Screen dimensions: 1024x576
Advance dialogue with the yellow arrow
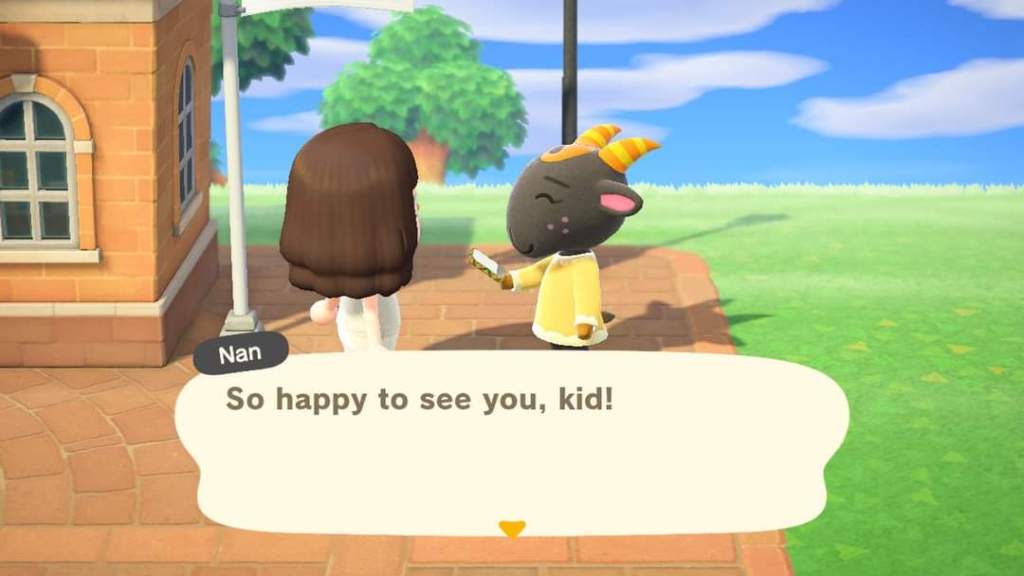[x=511, y=528]
